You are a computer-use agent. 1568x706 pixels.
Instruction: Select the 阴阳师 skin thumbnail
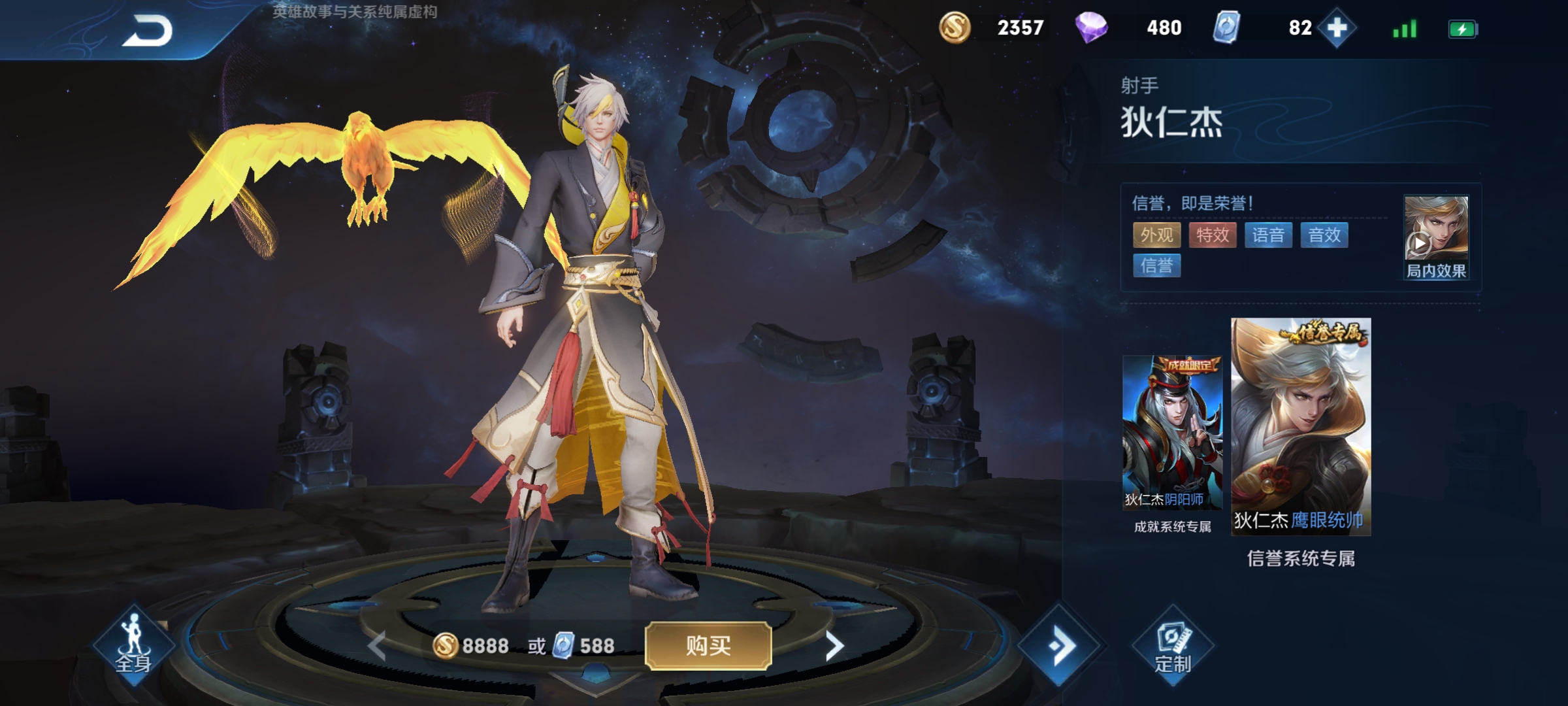click(1172, 433)
